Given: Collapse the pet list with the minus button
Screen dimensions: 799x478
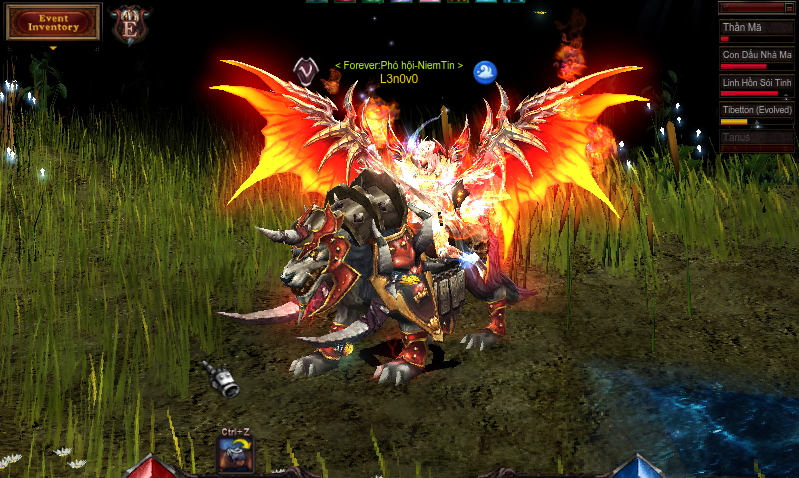Looking at the screenshot, I should point(788,8).
